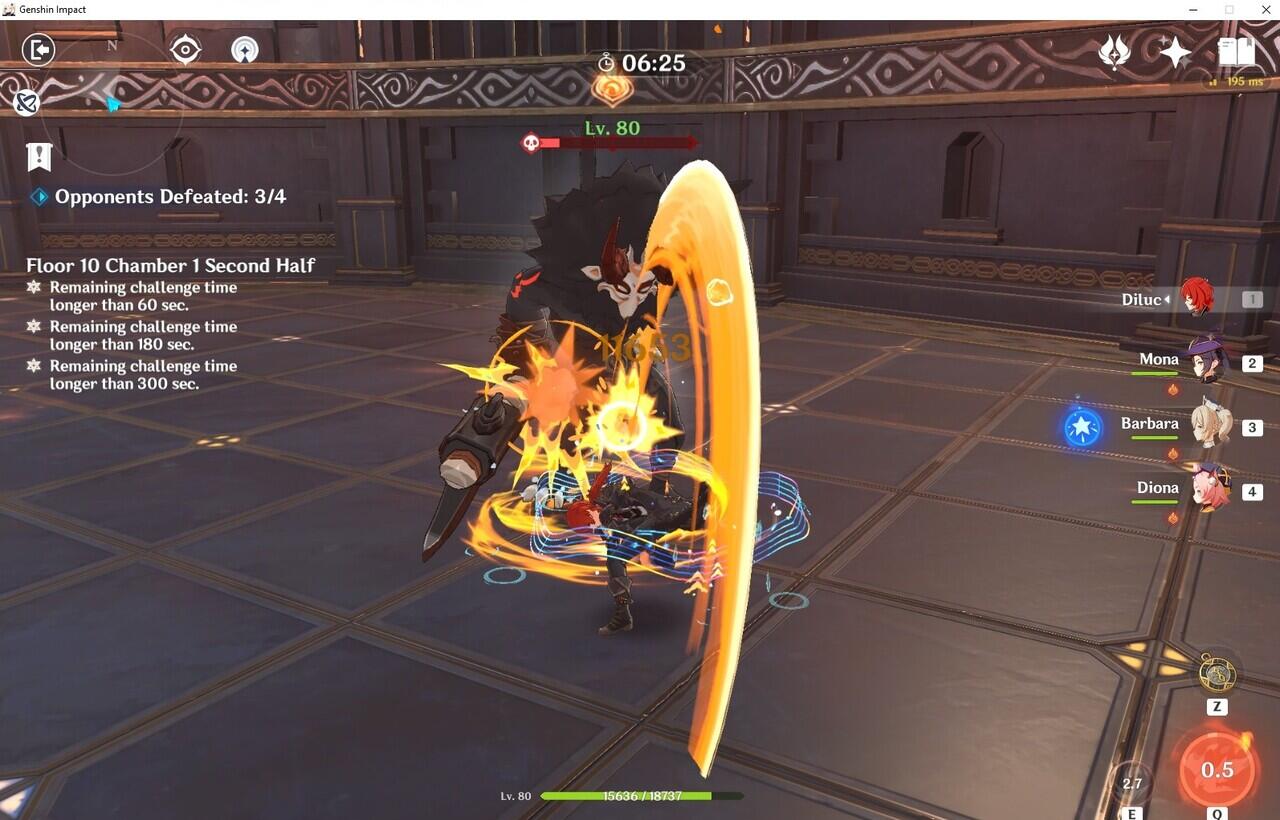
Task: Use the round gadget icon above Z
Action: click(1217, 675)
